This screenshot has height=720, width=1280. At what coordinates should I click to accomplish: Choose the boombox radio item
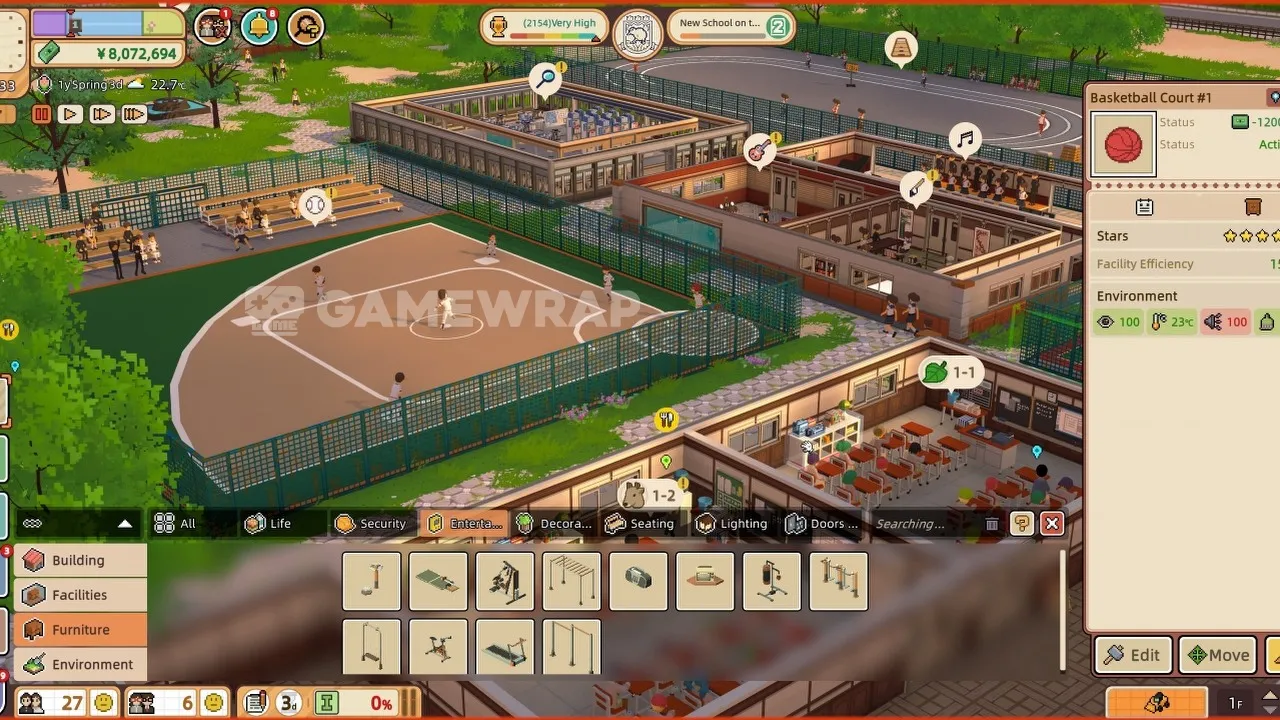coord(638,581)
